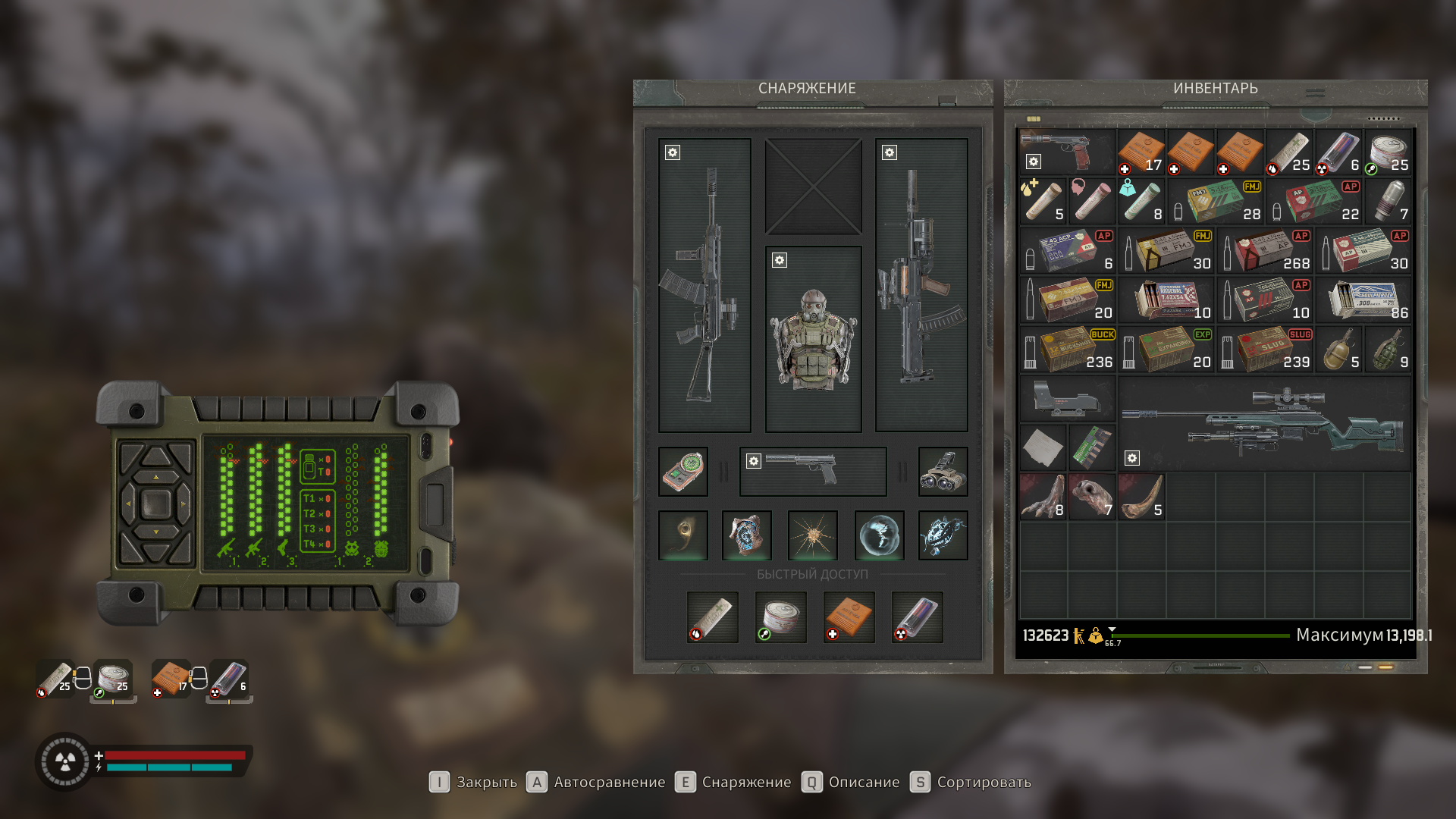Image resolution: width=1456 pixels, height=819 pixels.
Task: Select the buckshot shell stack of 236
Action: (1067, 350)
